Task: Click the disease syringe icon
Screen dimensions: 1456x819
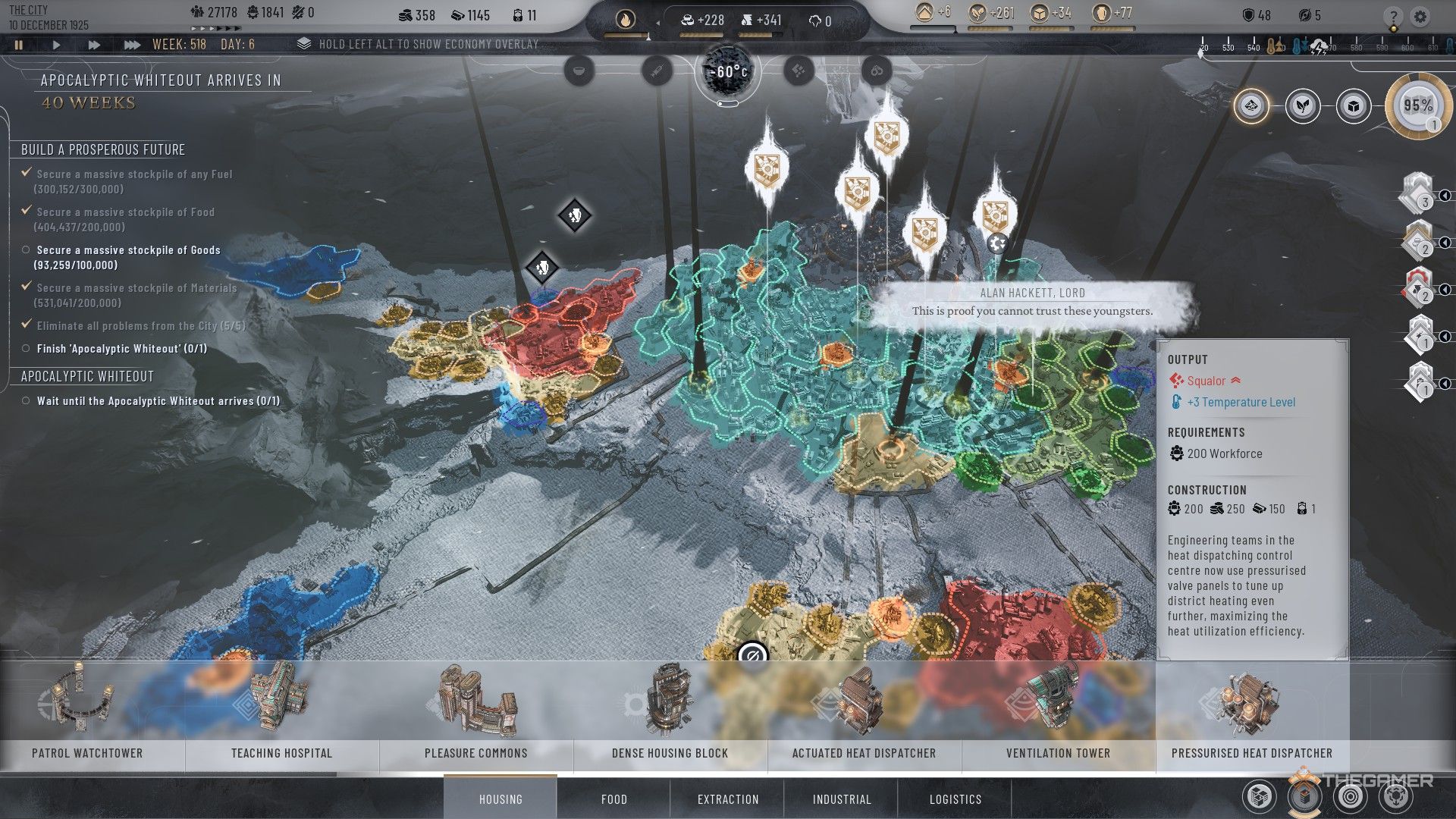Action: pos(656,71)
